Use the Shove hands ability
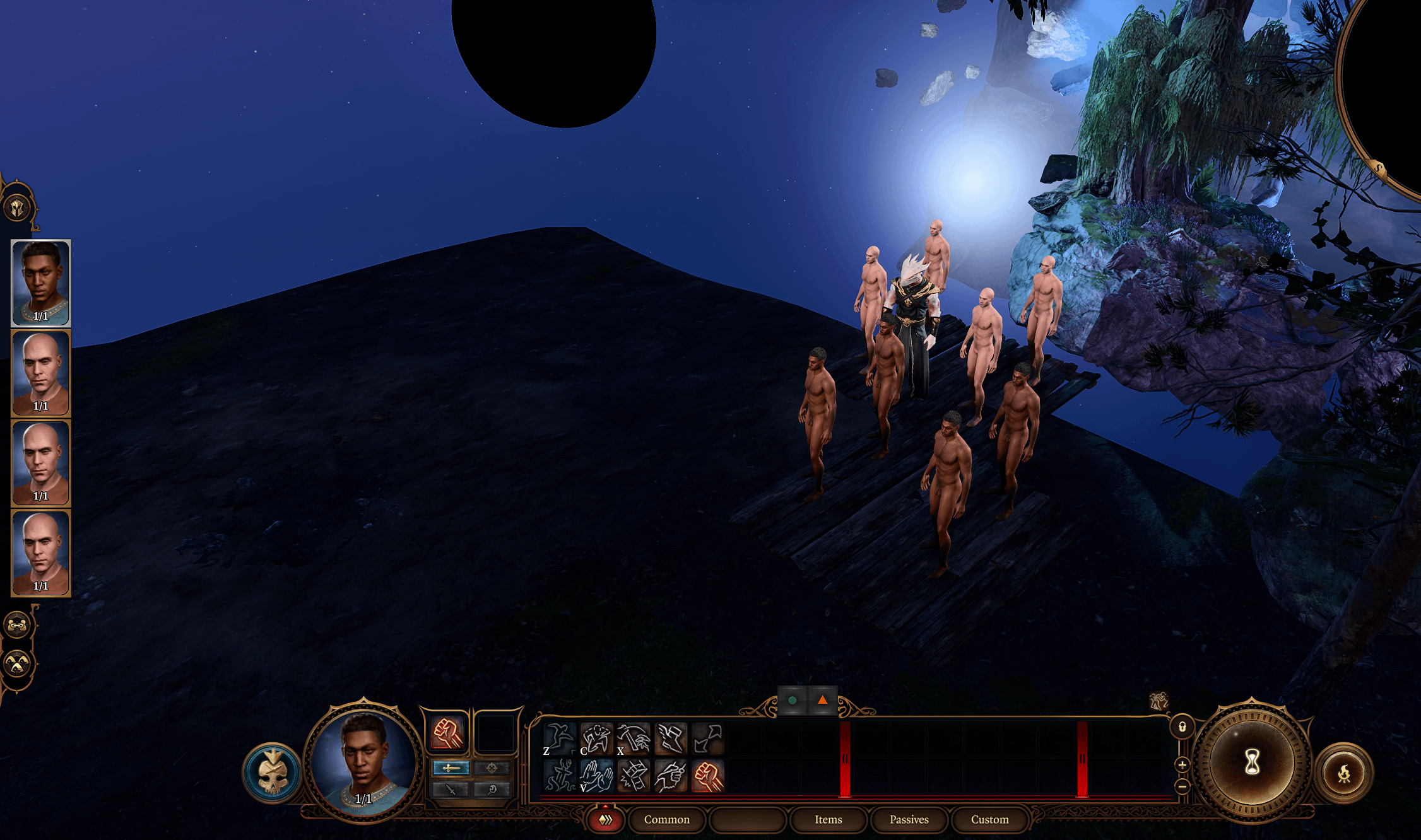 tap(596, 776)
